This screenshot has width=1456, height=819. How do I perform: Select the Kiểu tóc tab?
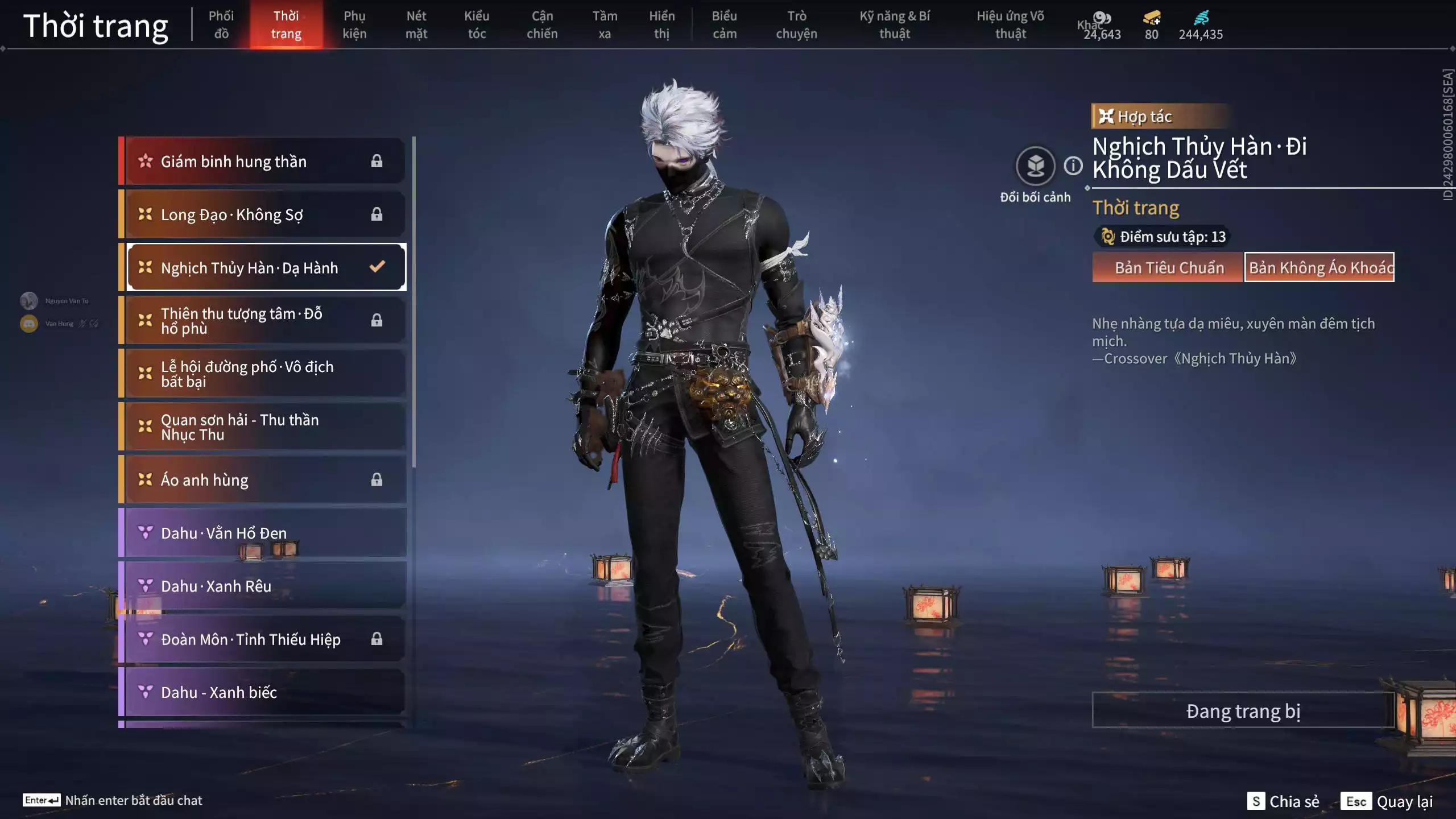tap(477, 25)
